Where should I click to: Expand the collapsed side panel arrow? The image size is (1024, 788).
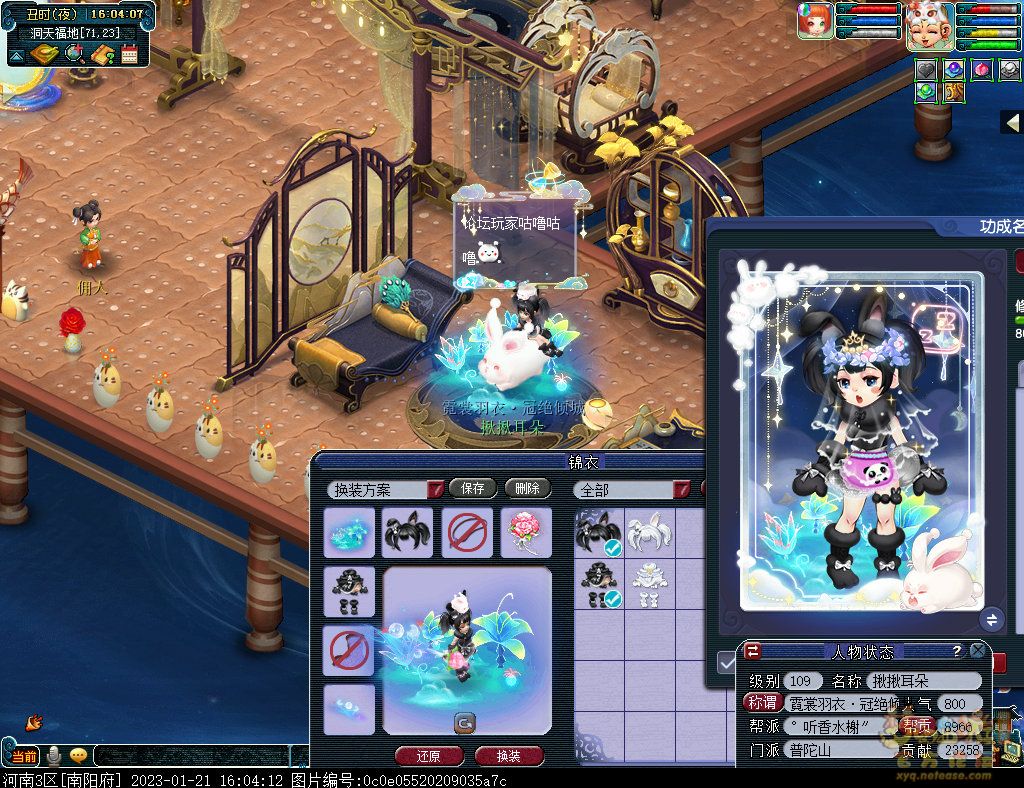[x=1012, y=122]
